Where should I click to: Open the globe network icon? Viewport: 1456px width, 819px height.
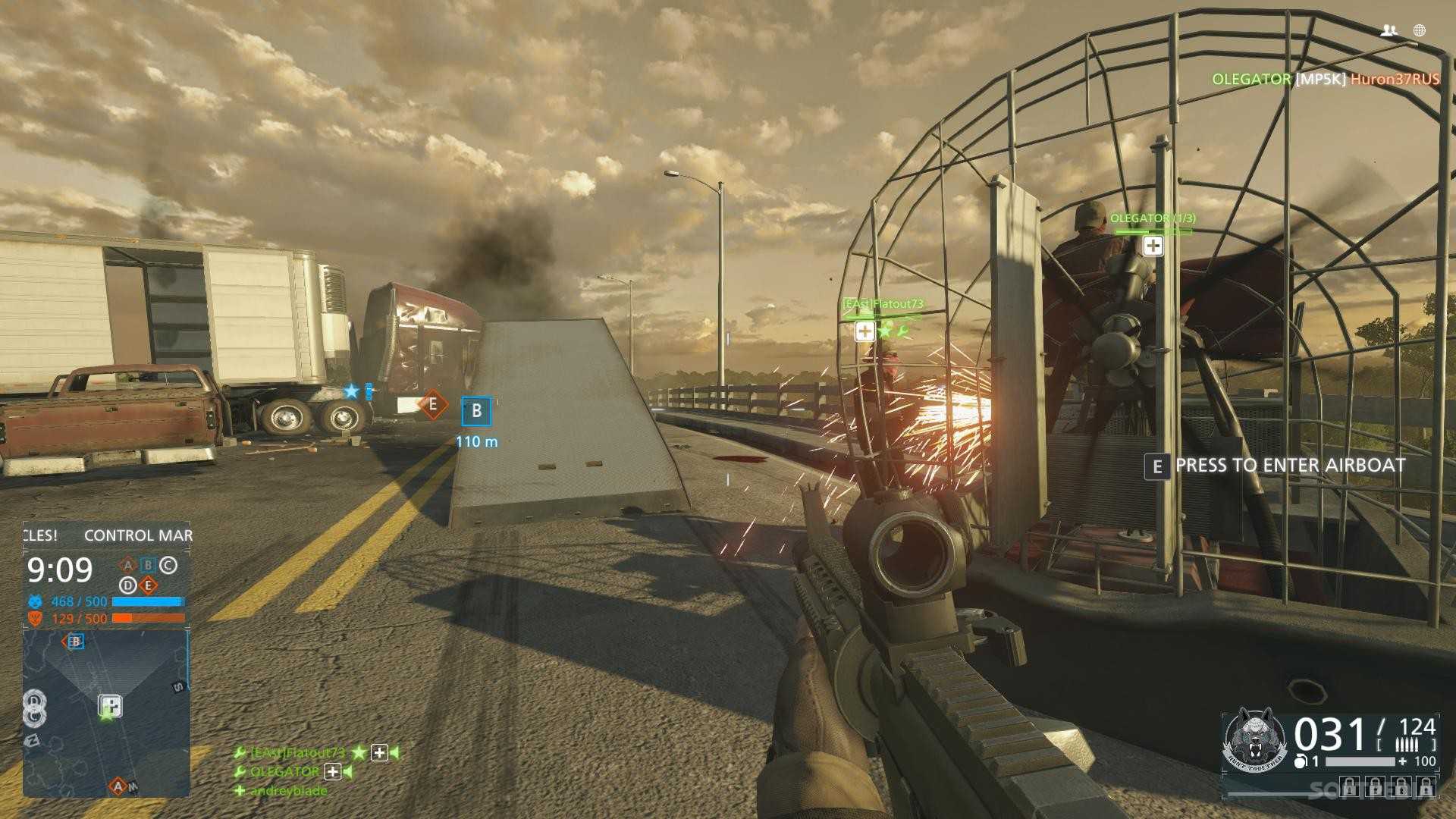coord(1420,30)
